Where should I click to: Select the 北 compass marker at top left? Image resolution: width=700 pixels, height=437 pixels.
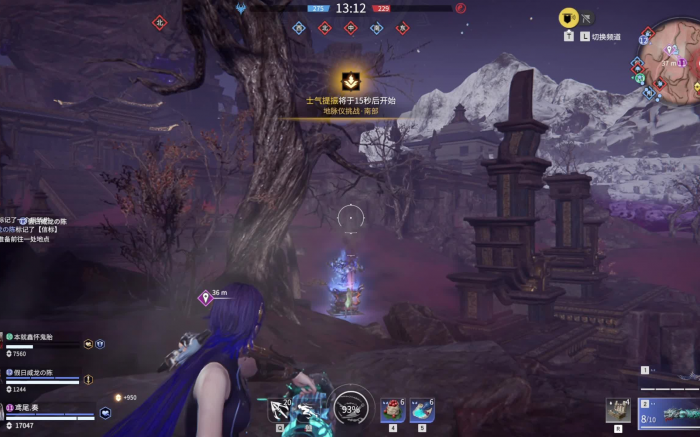[x=159, y=21]
